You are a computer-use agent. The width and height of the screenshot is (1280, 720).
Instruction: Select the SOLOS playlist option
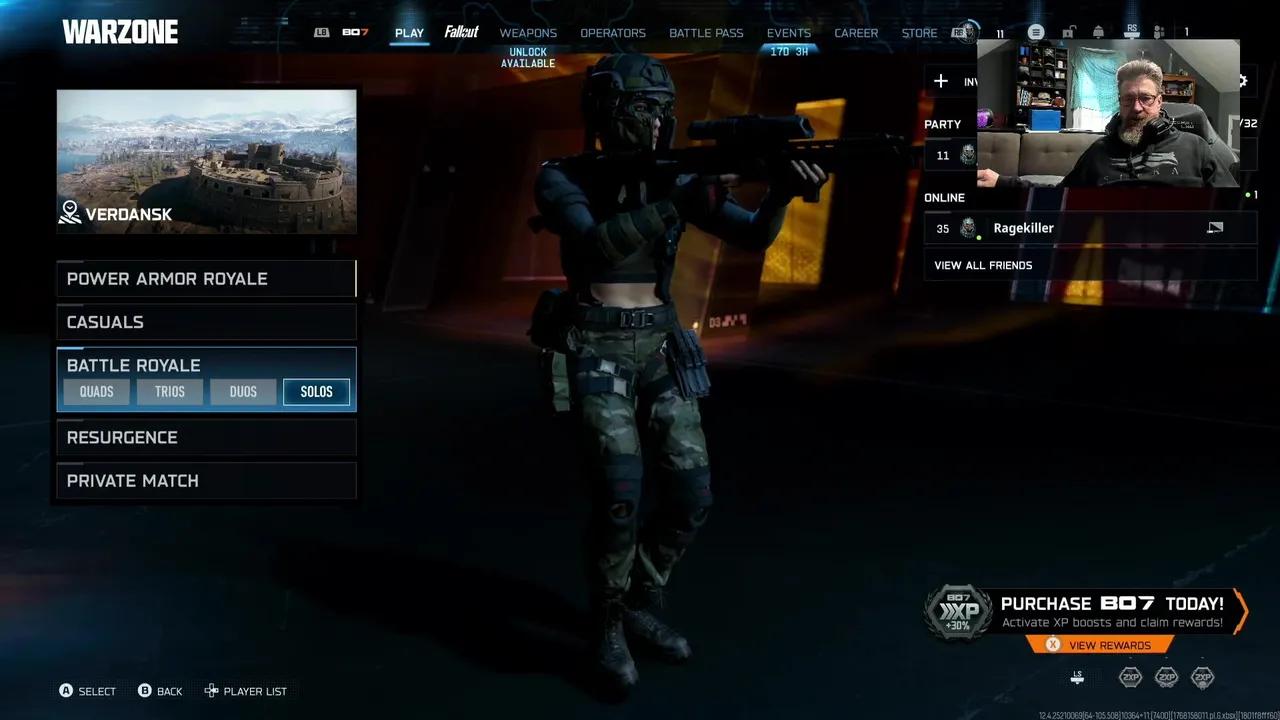[x=316, y=392]
